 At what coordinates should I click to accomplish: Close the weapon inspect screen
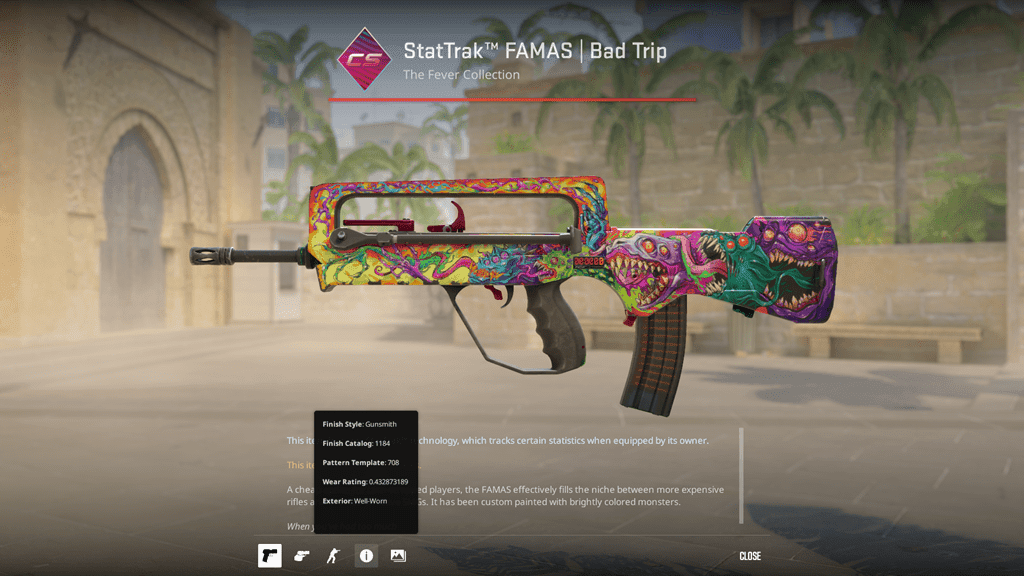tap(750, 556)
